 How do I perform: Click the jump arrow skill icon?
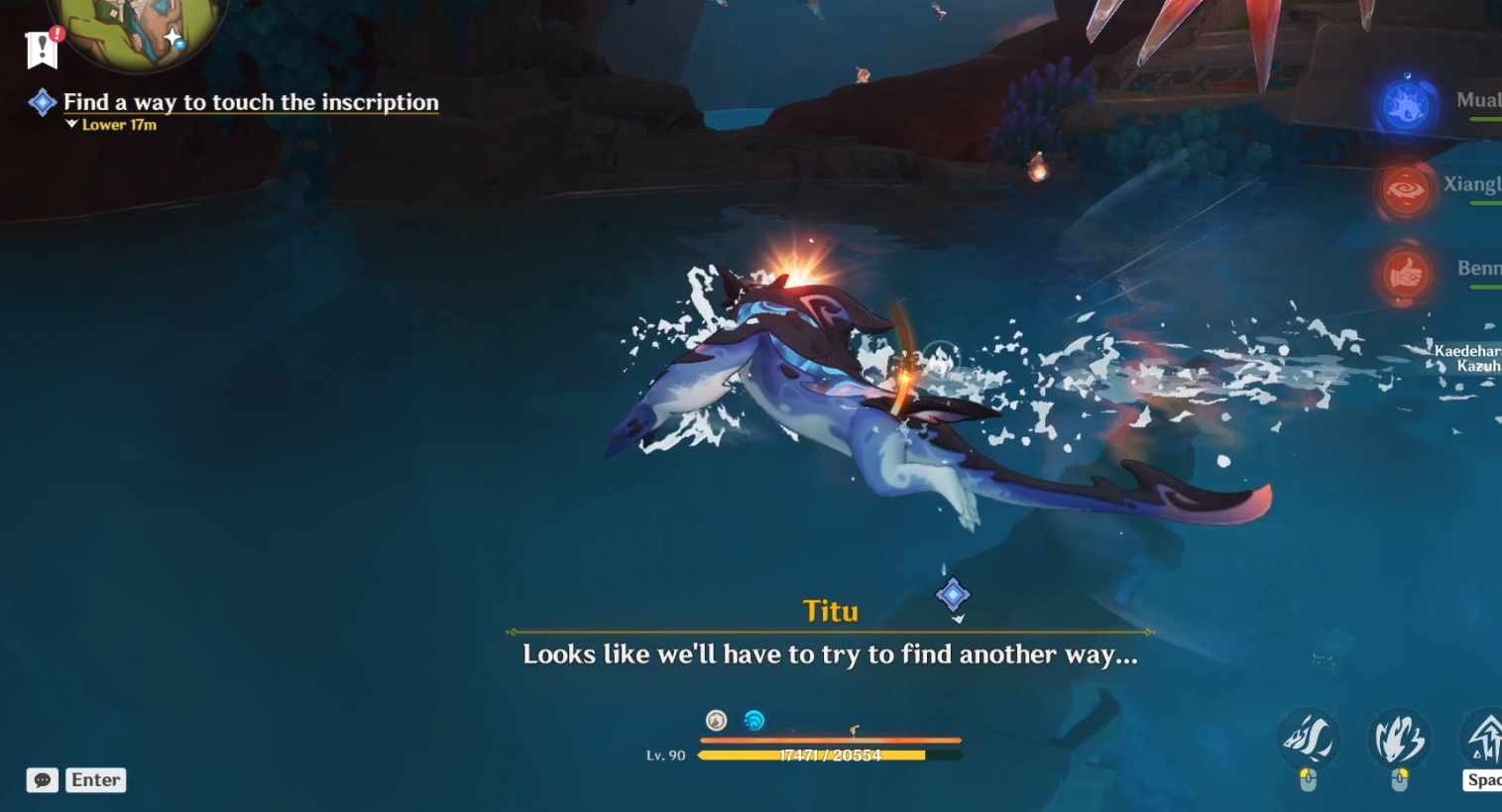click(1483, 738)
